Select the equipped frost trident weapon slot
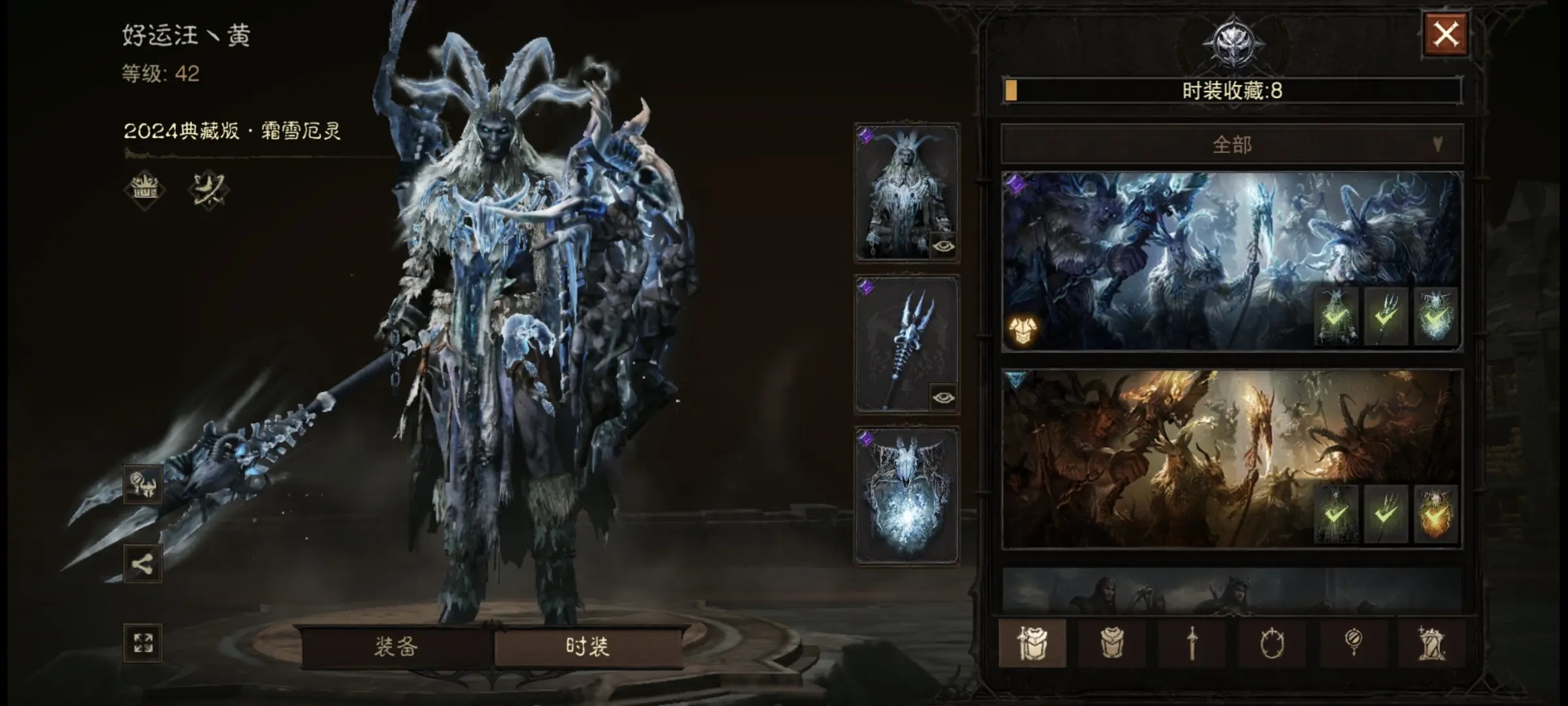This screenshot has height=706, width=1568. point(905,343)
